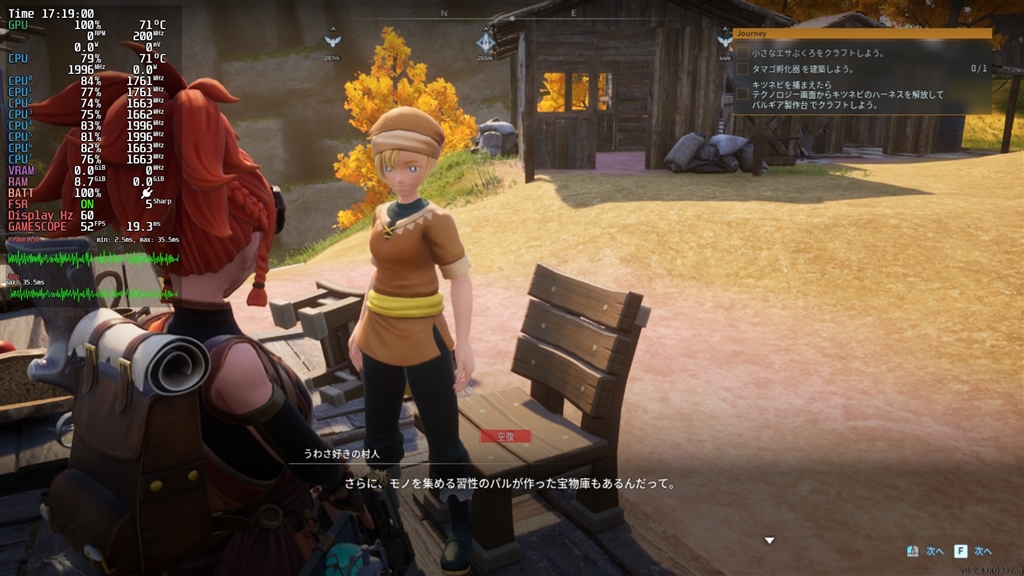1024x576 pixels.
Task: Click the compass marker showing 265m
Action: [x=486, y=41]
